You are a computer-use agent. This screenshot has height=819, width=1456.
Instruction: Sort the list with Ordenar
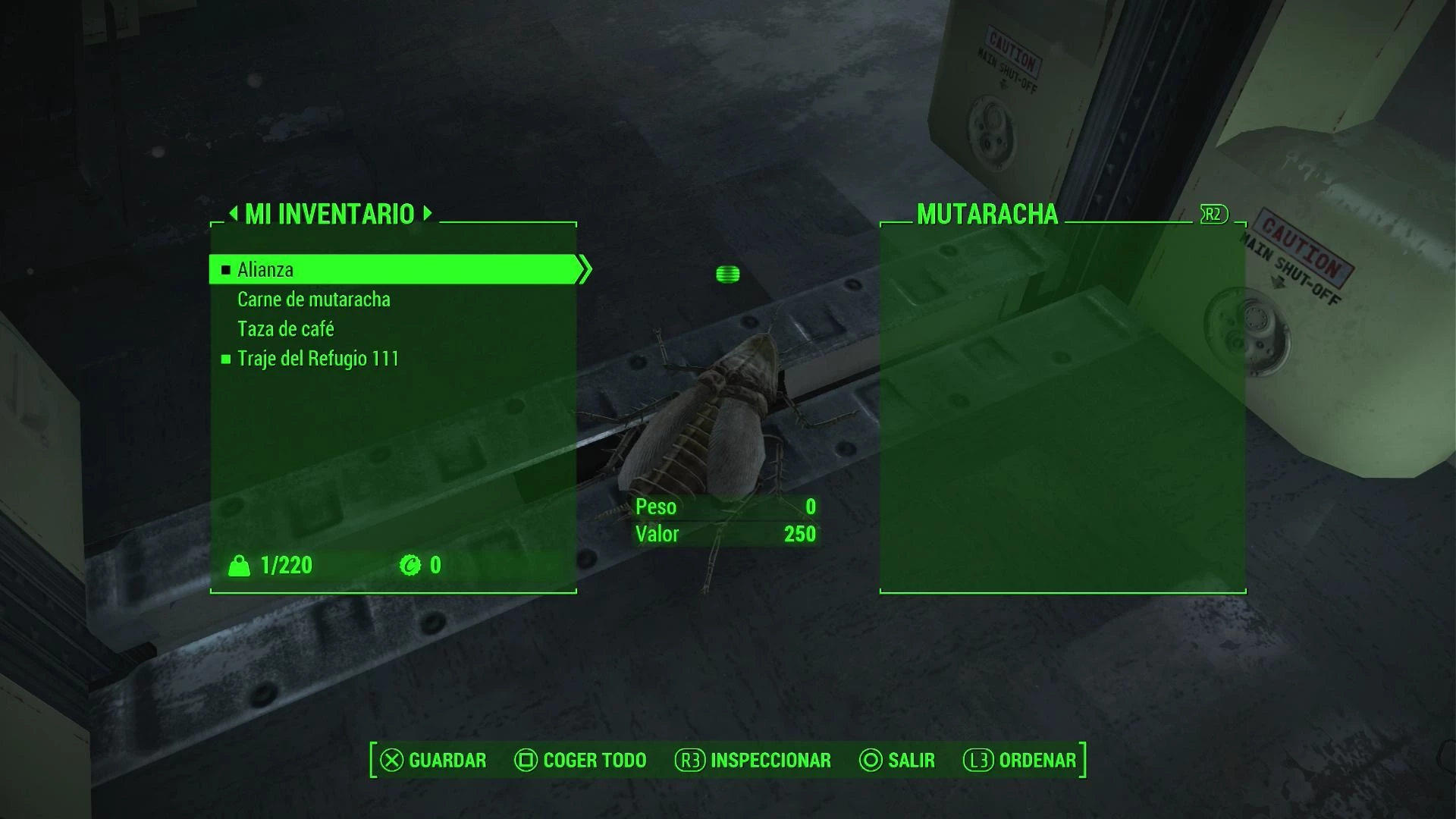(1020, 760)
